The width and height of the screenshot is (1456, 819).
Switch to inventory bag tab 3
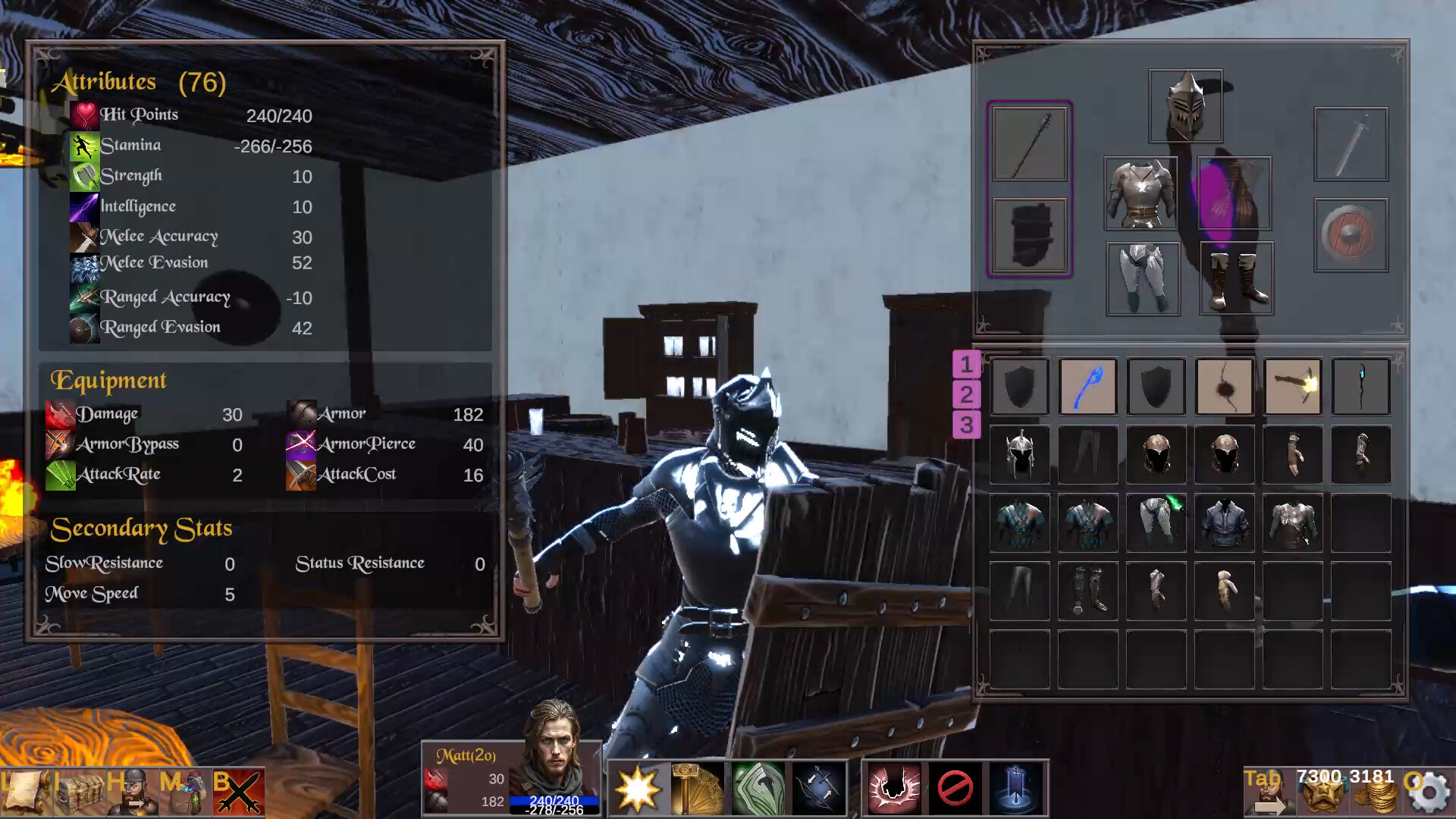click(965, 425)
